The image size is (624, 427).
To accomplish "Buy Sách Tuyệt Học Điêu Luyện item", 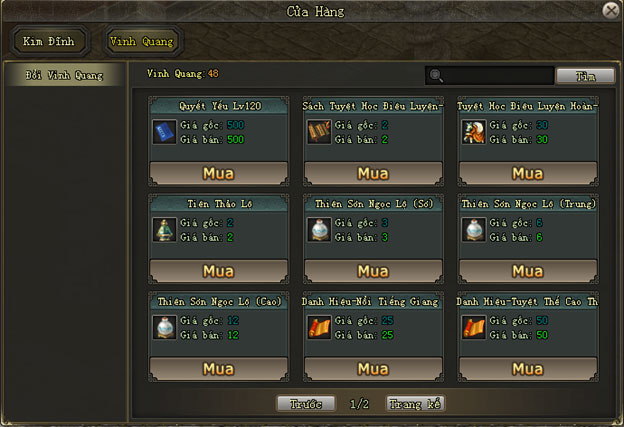I will [373, 173].
